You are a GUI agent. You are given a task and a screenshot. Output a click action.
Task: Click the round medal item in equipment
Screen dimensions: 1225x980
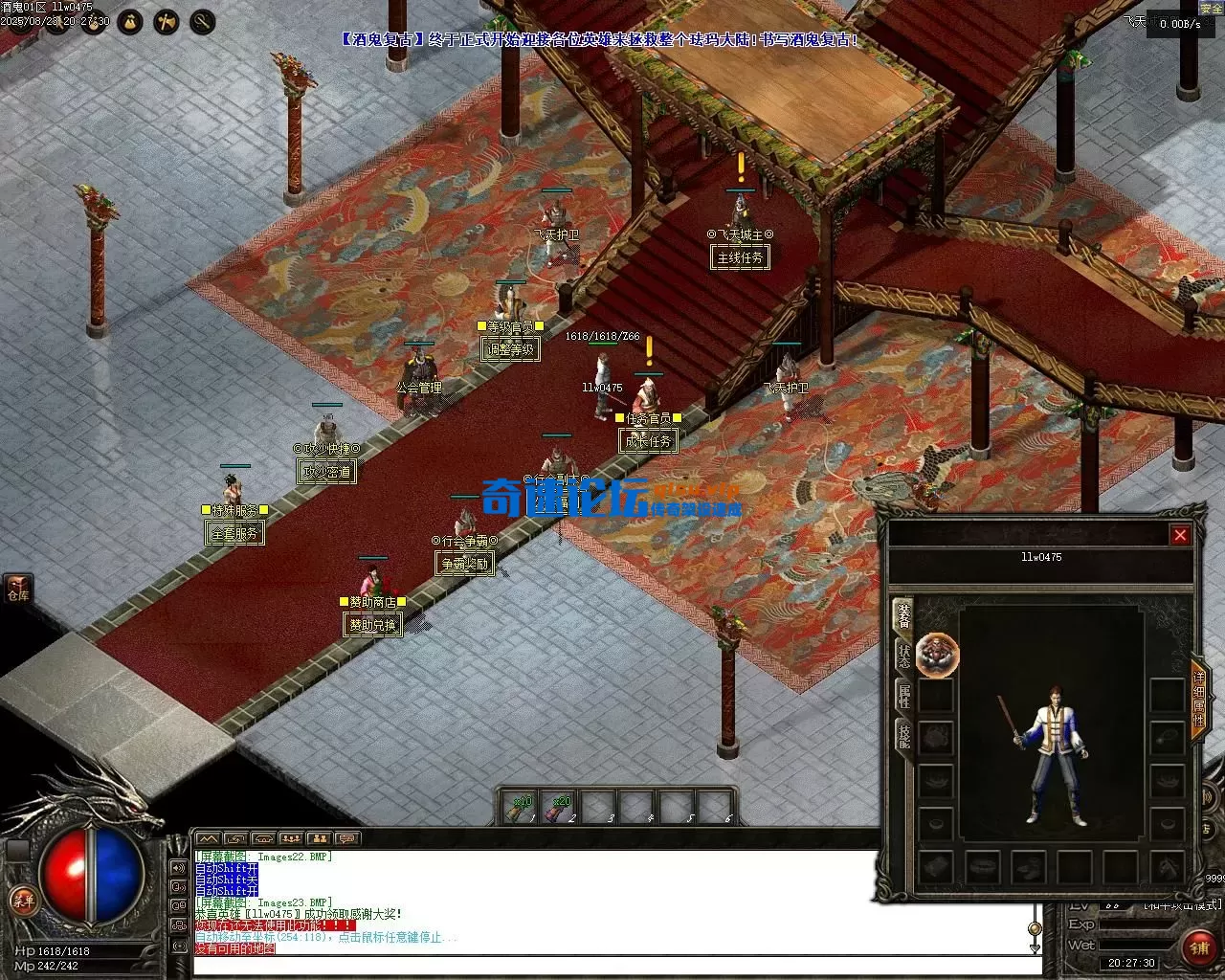pyautogui.click(x=936, y=655)
